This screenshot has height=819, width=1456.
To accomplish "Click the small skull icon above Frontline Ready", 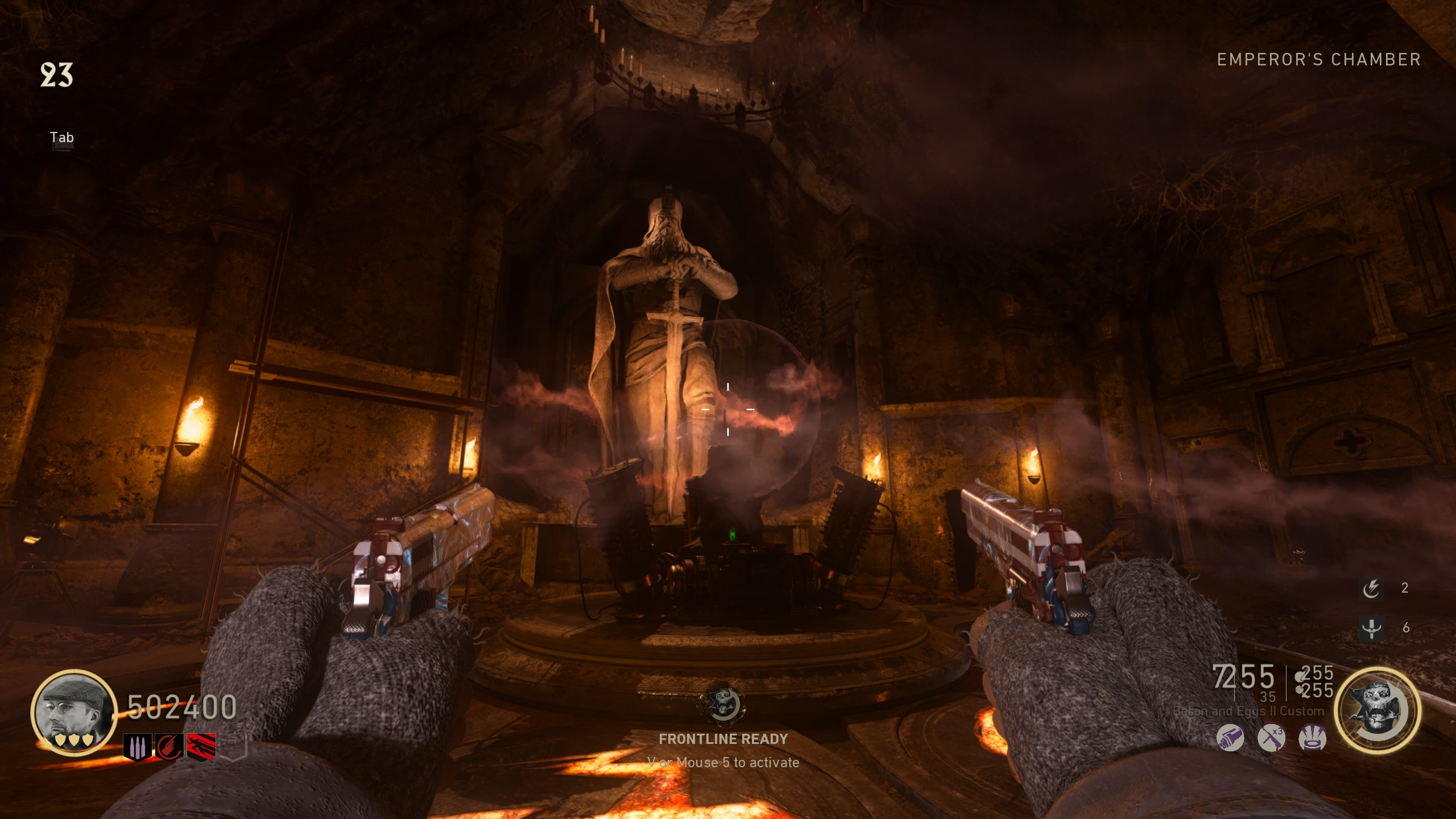I will (x=723, y=704).
